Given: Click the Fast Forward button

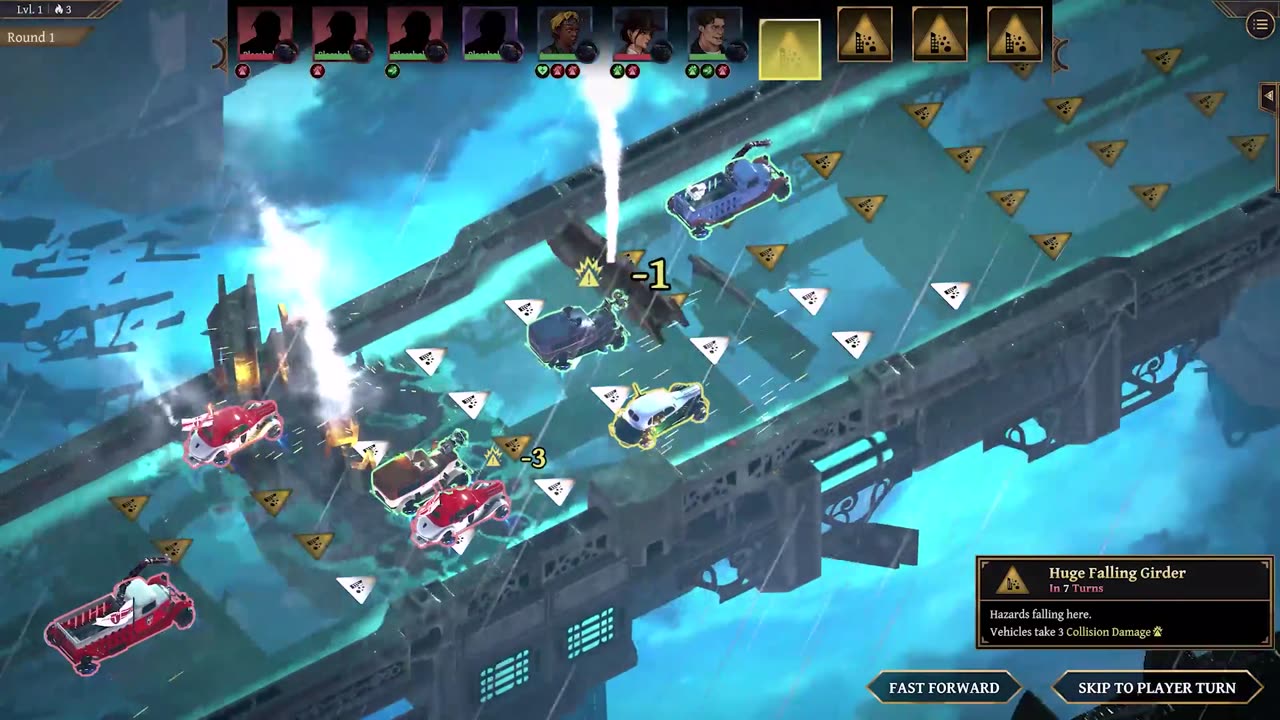Looking at the screenshot, I should click(944, 688).
